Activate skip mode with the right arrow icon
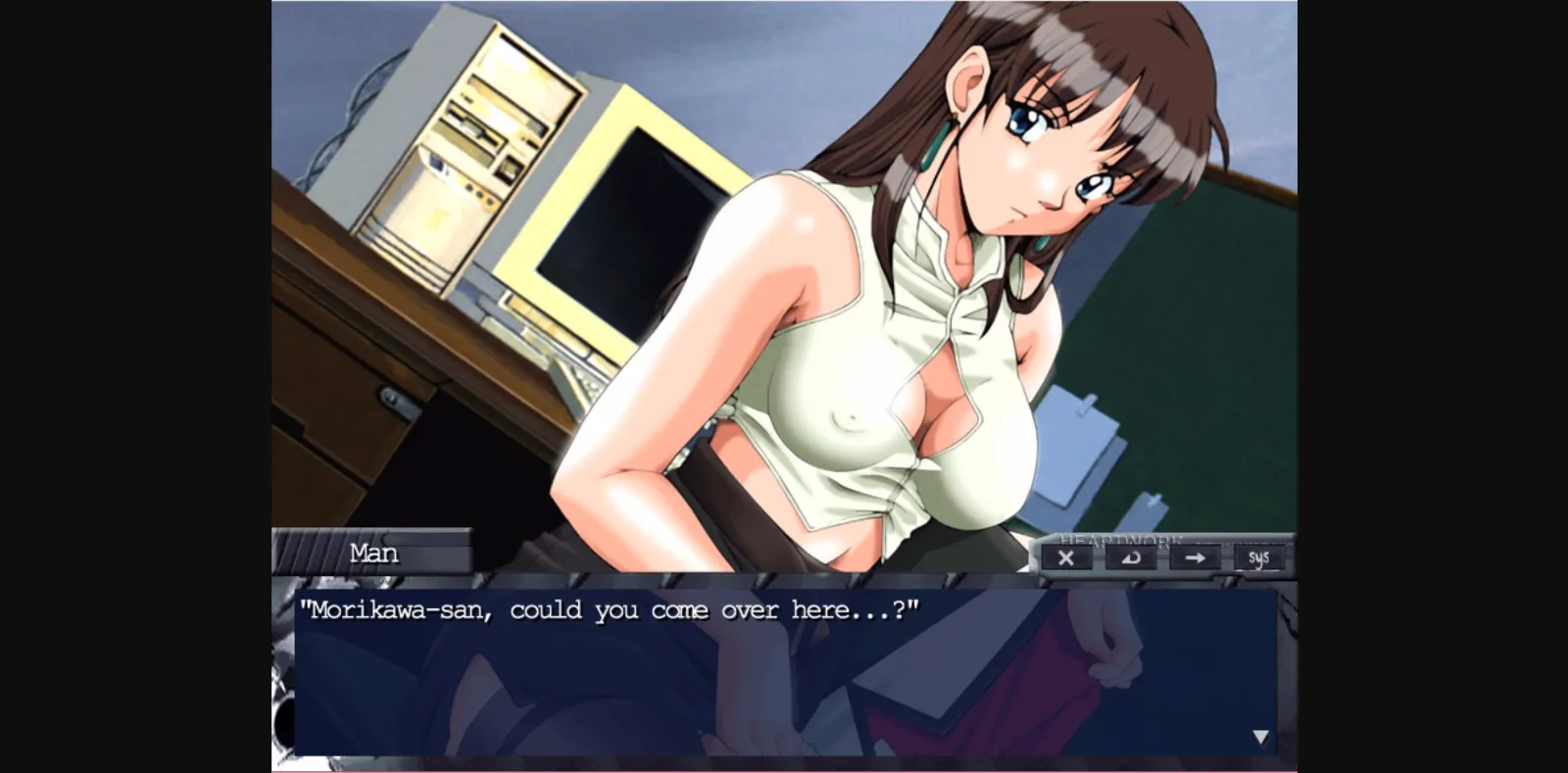 click(x=1197, y=557)
